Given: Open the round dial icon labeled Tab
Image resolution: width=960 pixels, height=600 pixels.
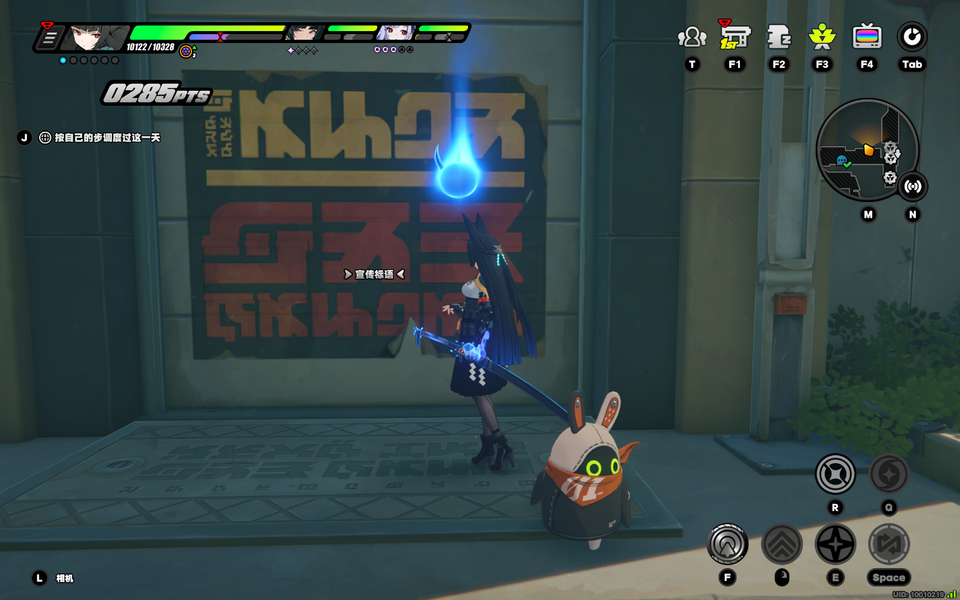Looking at the screenshot, I should [911, 38].
